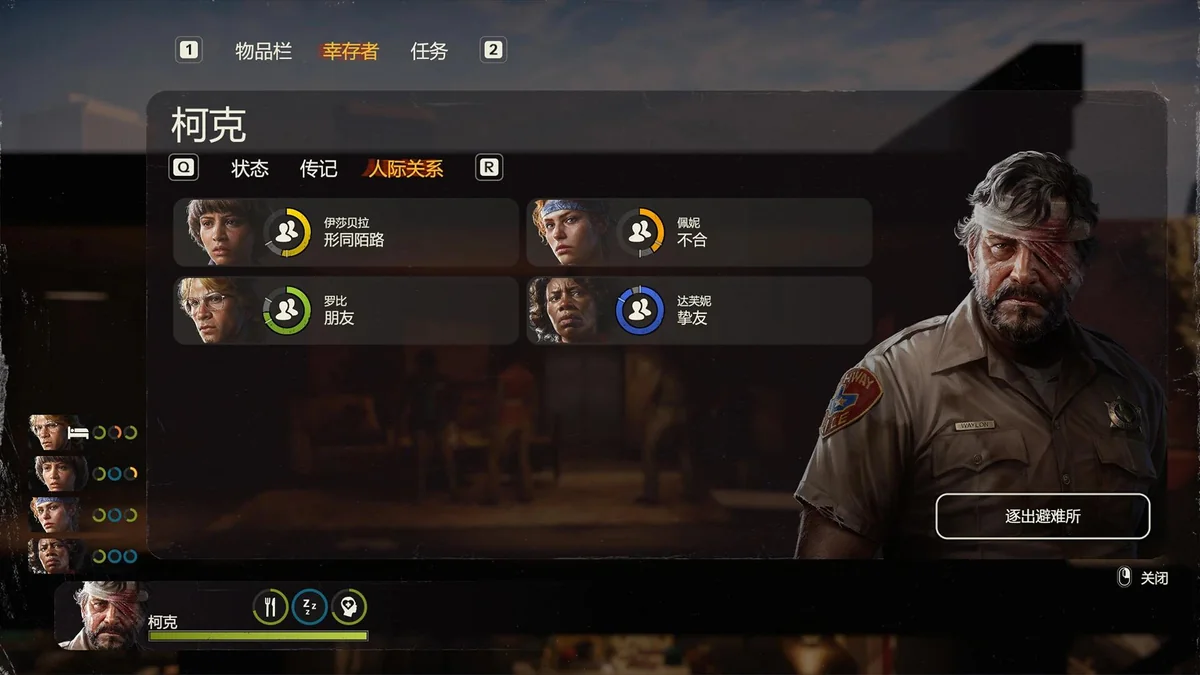Show the 状态 sub-tab
This screenshot has height=675, width=1200.
tap(250, 169)
